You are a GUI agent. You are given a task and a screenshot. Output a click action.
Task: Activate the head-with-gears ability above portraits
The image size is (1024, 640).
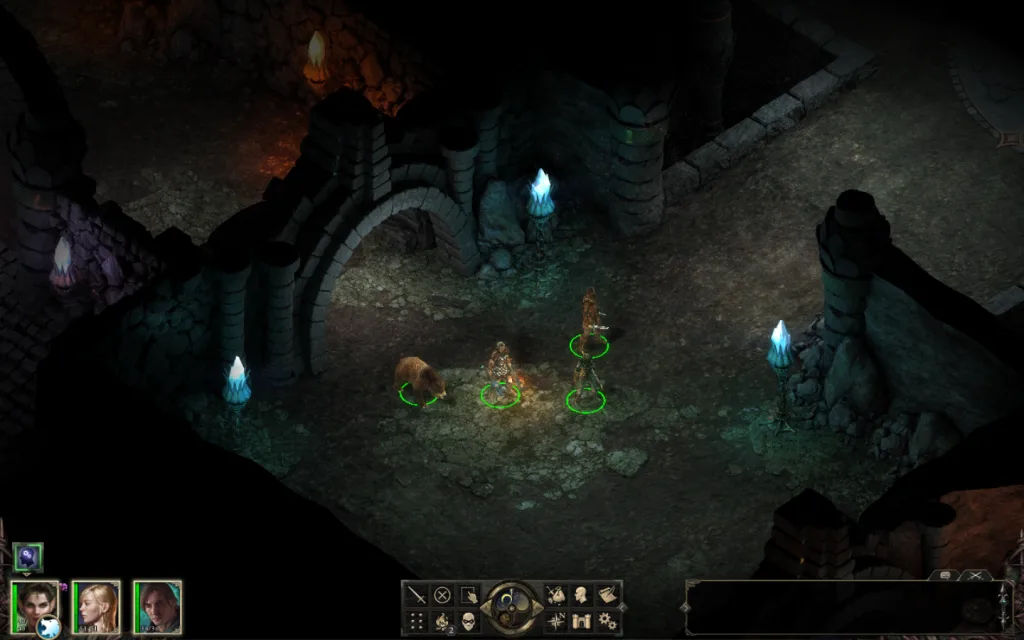coord(28,557)
